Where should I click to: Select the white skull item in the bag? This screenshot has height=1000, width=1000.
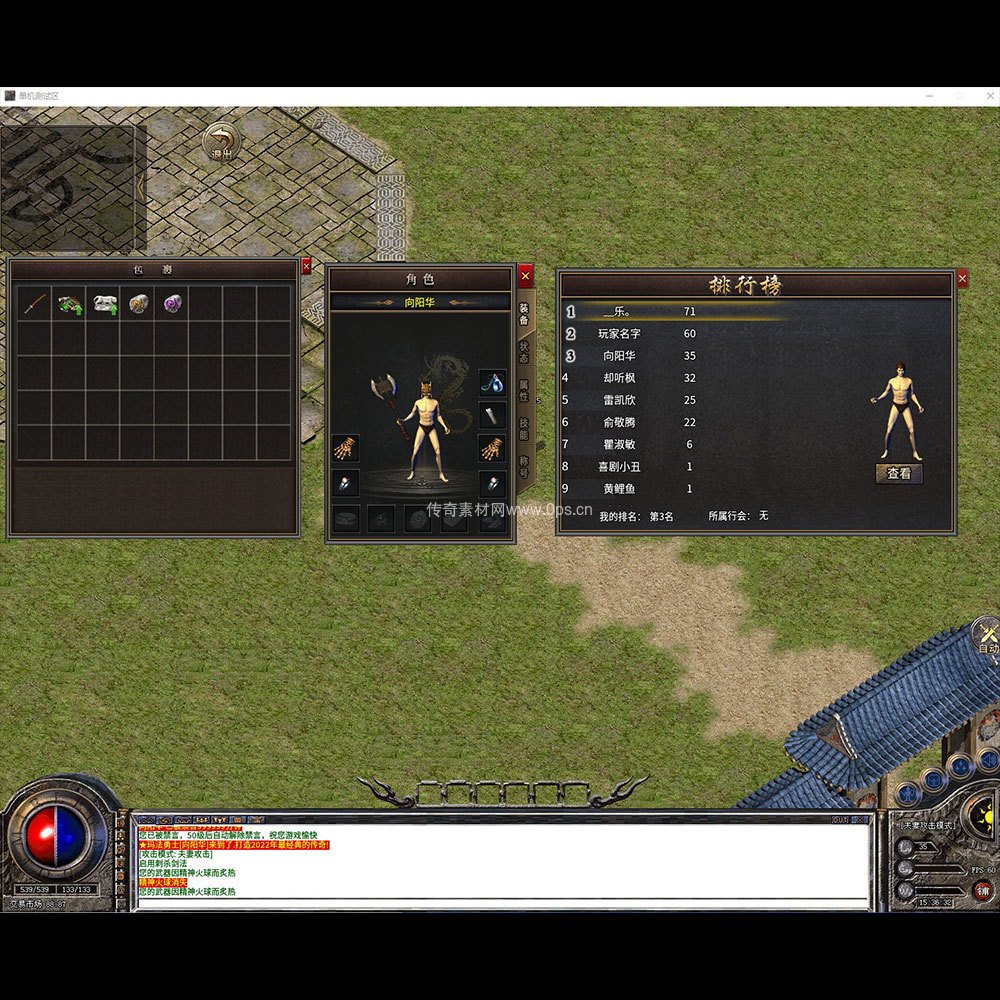(x=104, y=304)
